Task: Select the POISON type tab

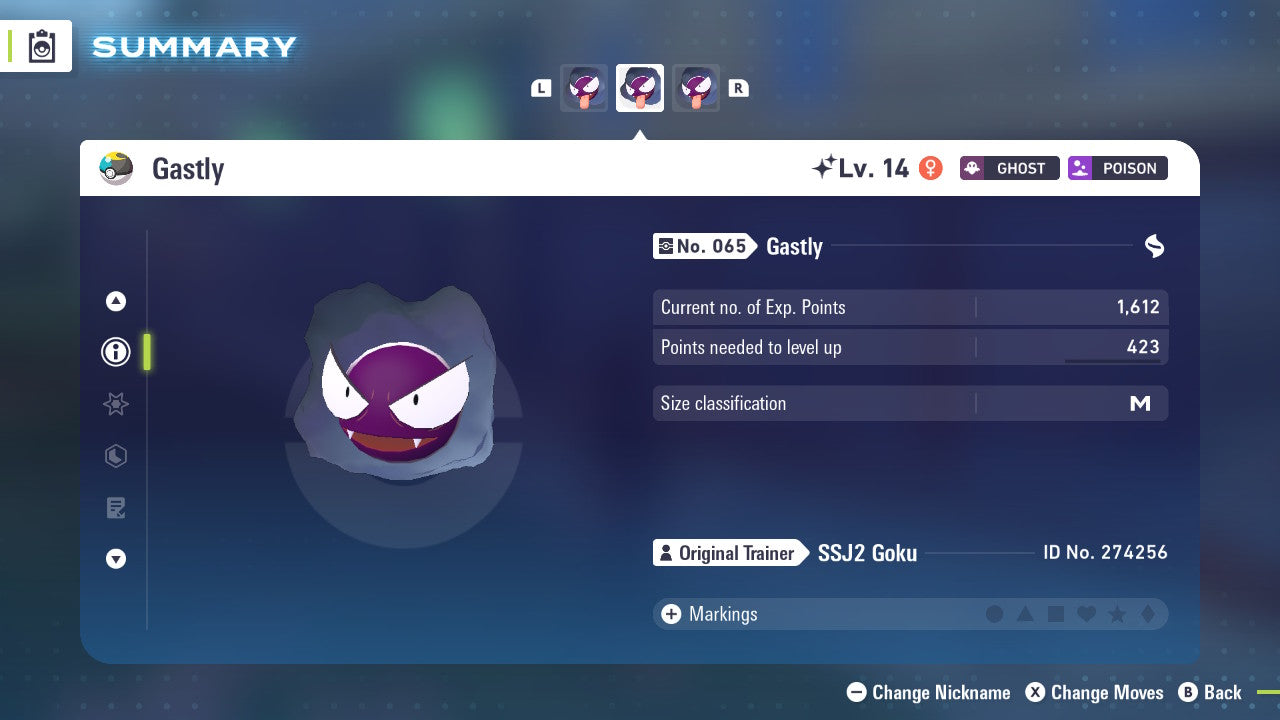Action: point(1117,168)
